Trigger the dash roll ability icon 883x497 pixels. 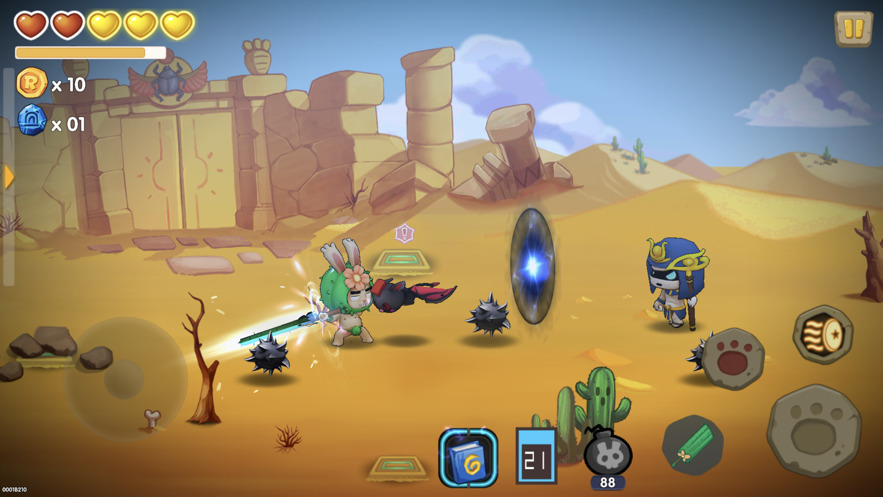click(822, 335)
